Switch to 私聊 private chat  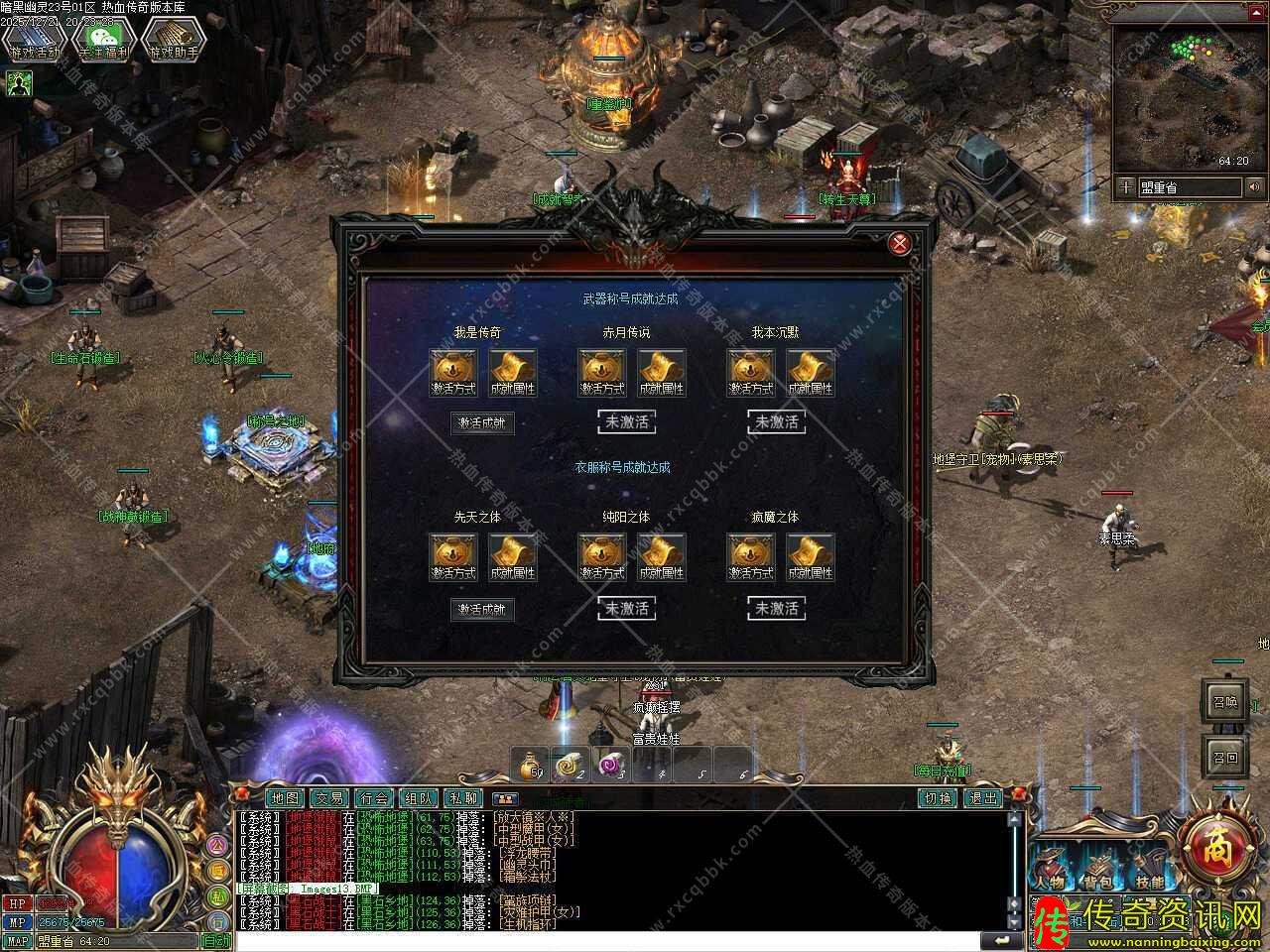462,797
